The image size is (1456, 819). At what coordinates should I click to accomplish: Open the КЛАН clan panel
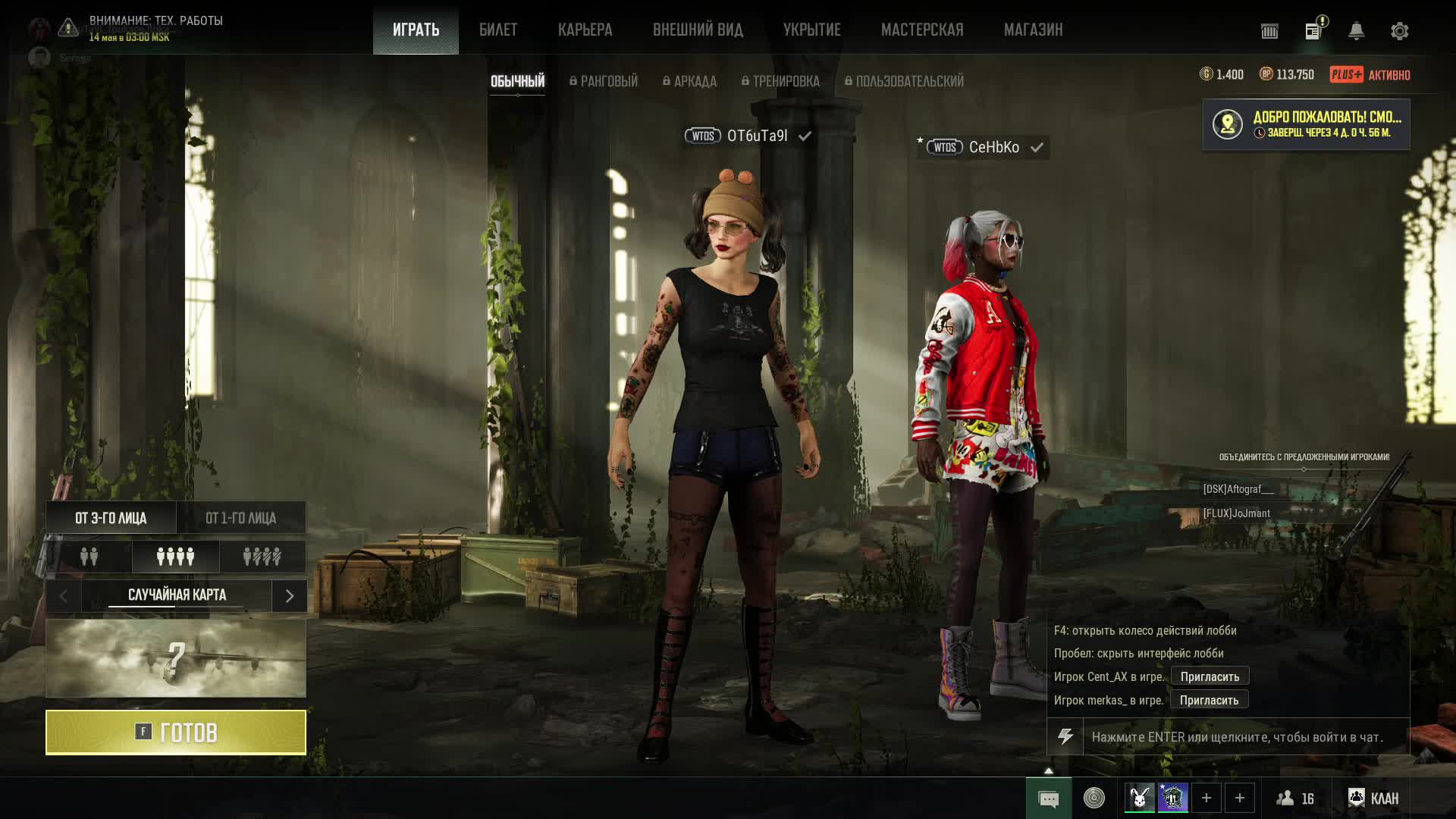pos(1373,798)
